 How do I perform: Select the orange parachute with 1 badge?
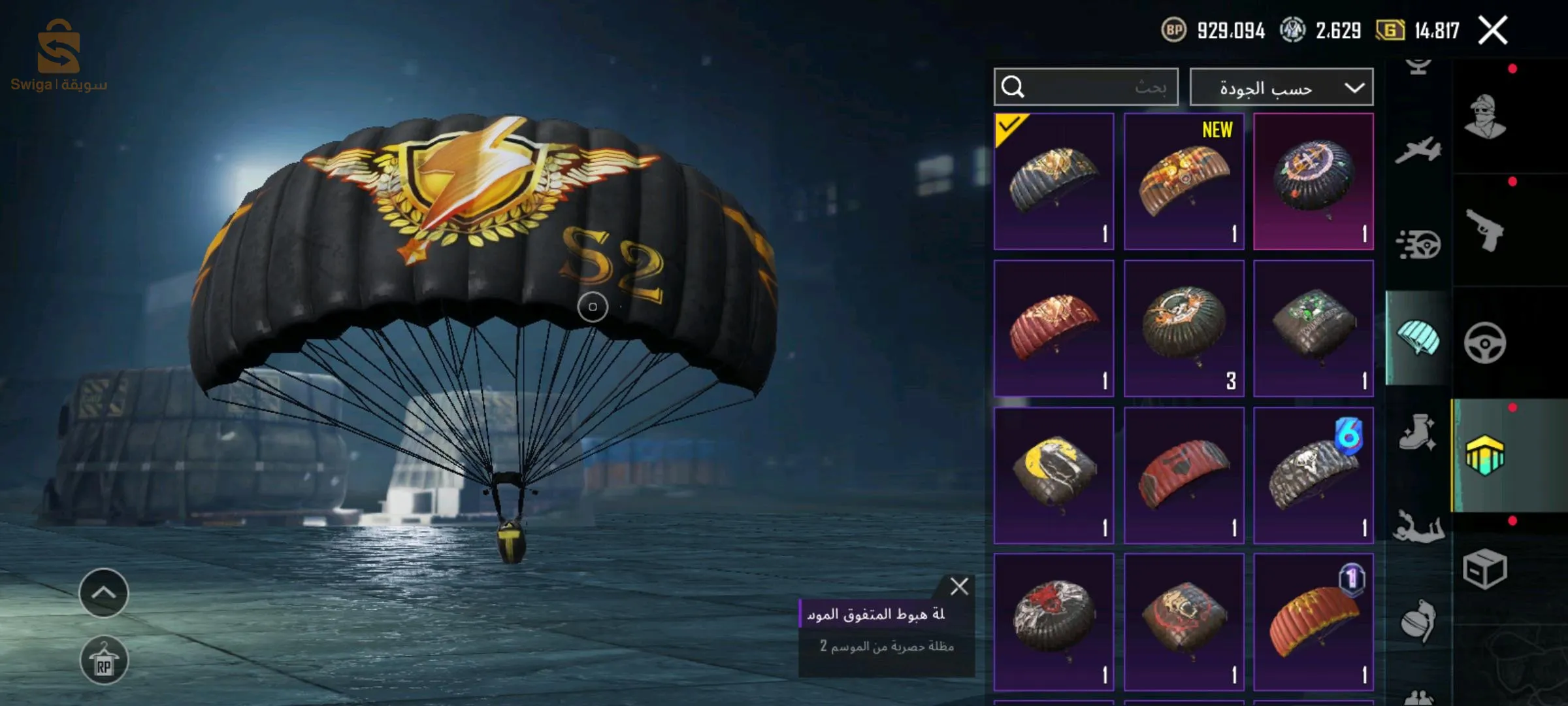1313,622
